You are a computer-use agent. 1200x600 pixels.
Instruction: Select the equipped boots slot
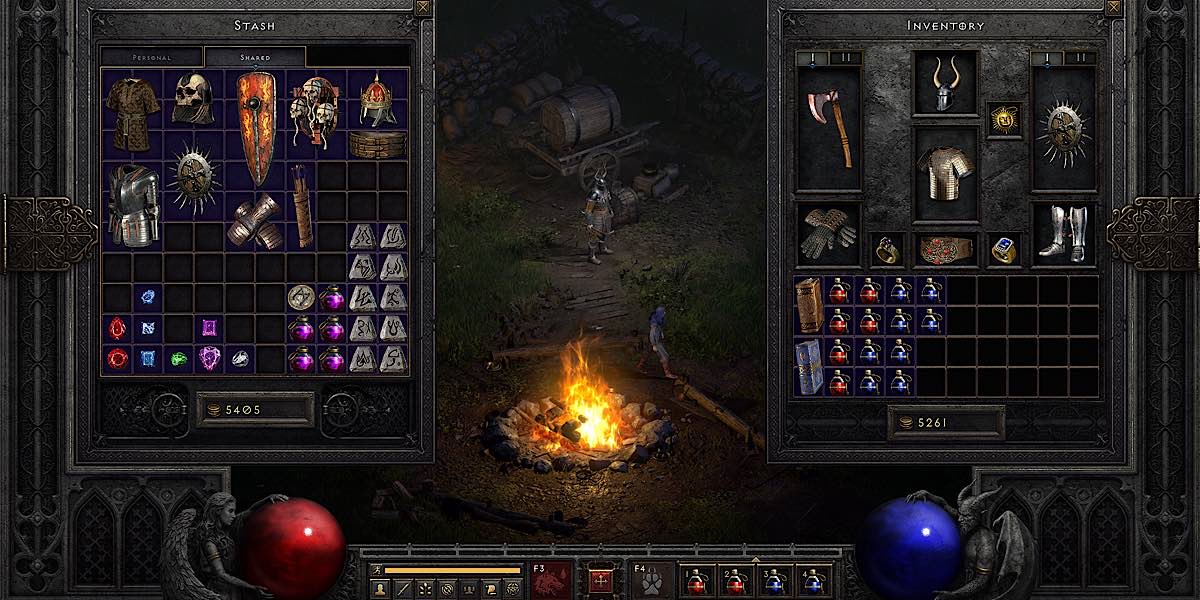(x=1062, y=234)
